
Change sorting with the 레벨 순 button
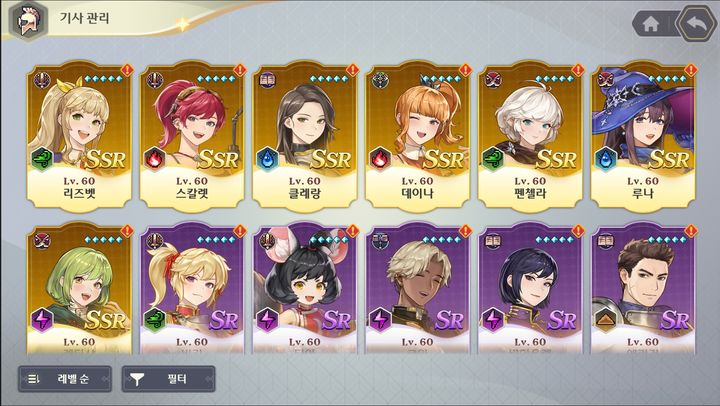tap(64, 379)
